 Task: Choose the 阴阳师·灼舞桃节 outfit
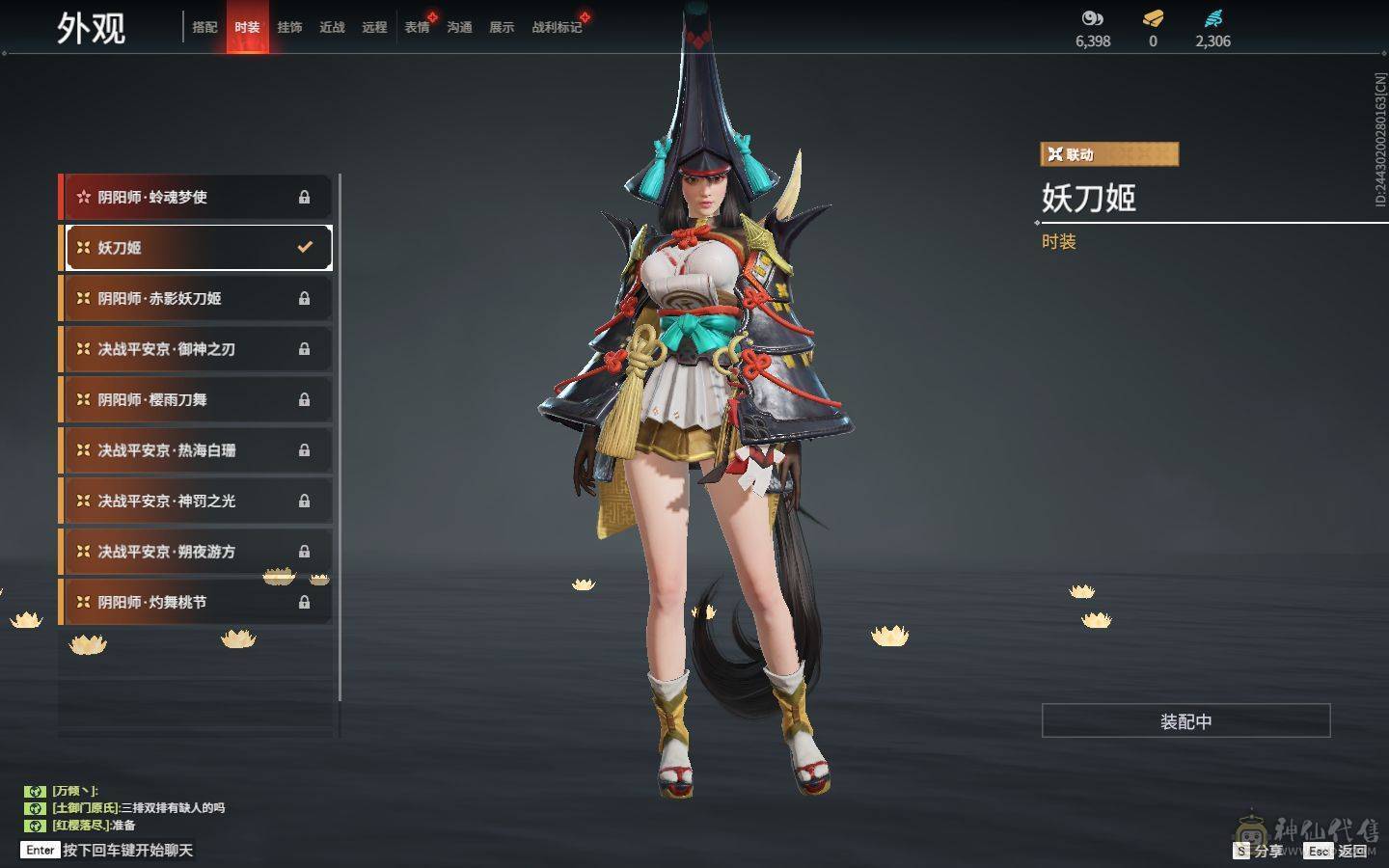tap(196, 602)
